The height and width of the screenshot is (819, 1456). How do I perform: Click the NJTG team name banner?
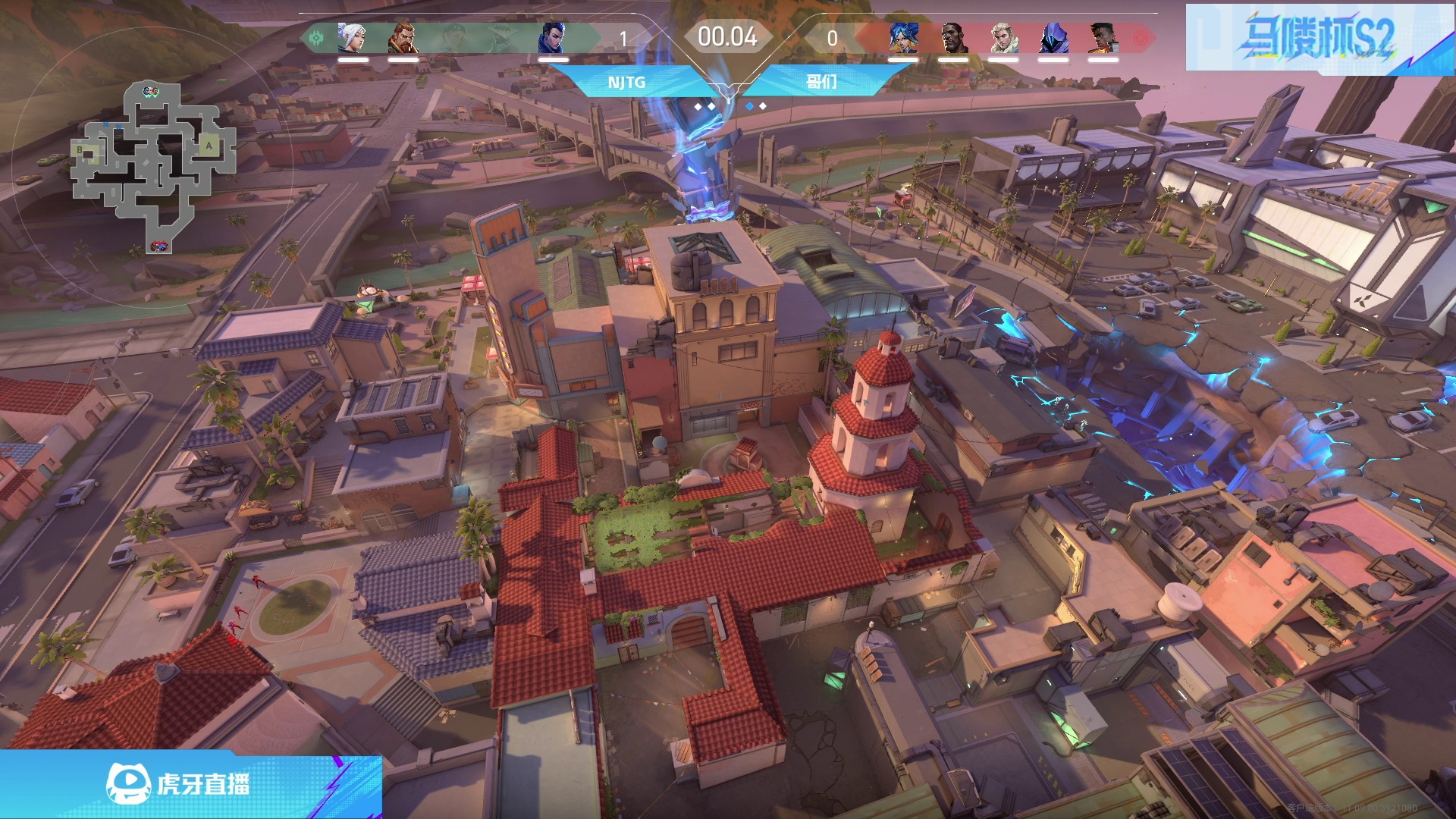coord(626,82)
